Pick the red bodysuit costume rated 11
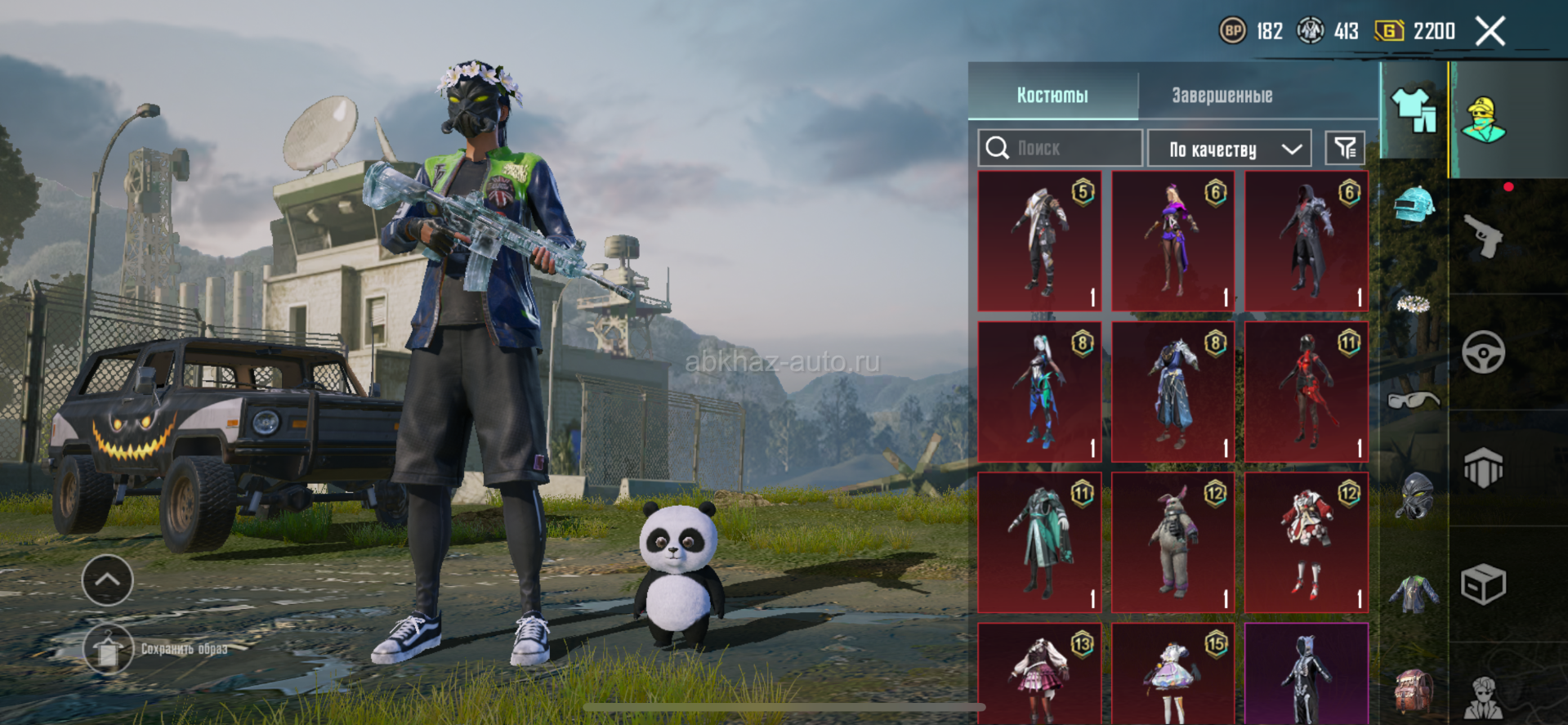Screen dimensions: 1568x725 tap(1306, 392)
